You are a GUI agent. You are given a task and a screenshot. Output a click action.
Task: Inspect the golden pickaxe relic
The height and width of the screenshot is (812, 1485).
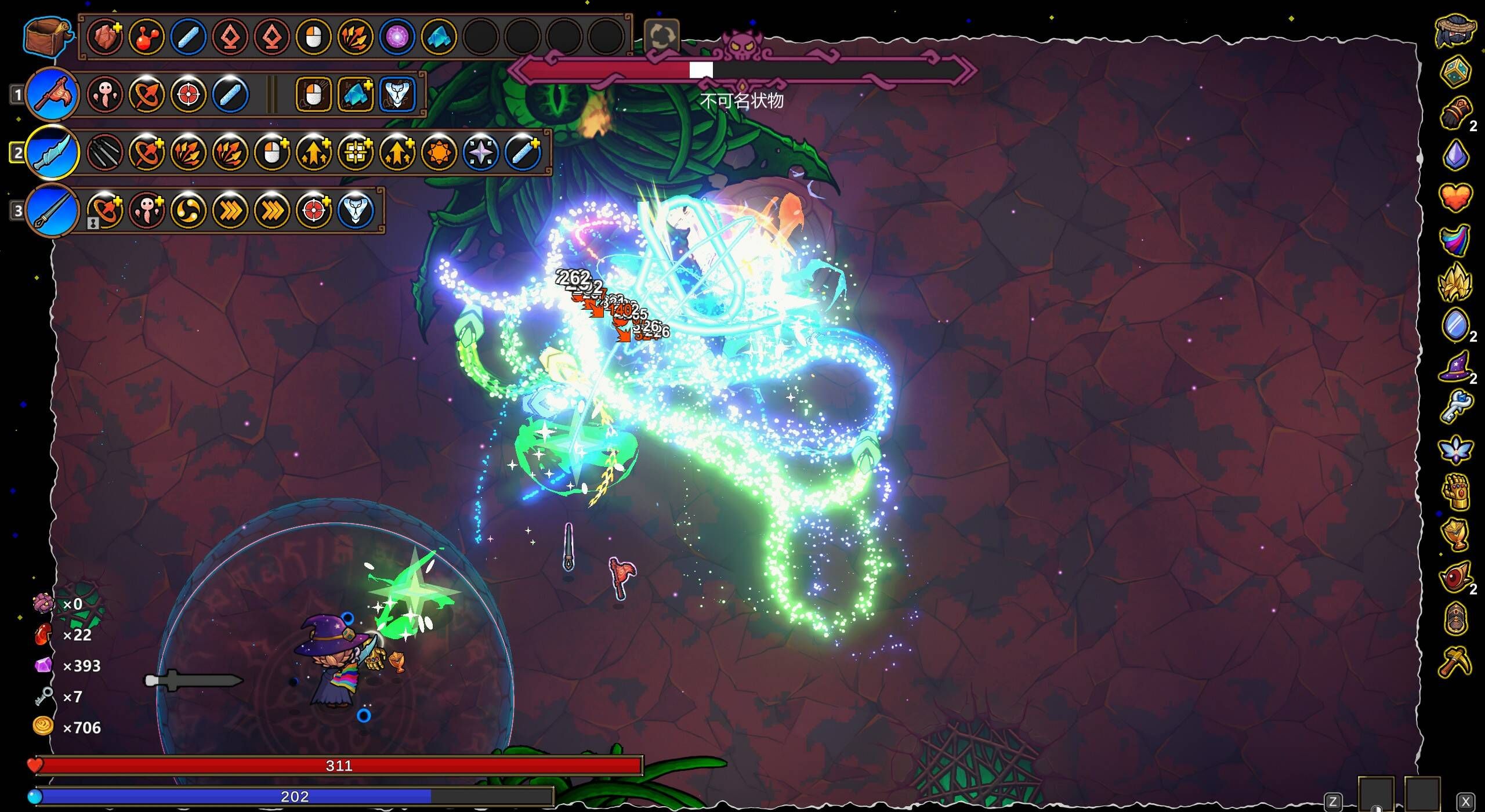click(x=1456, y=662)
